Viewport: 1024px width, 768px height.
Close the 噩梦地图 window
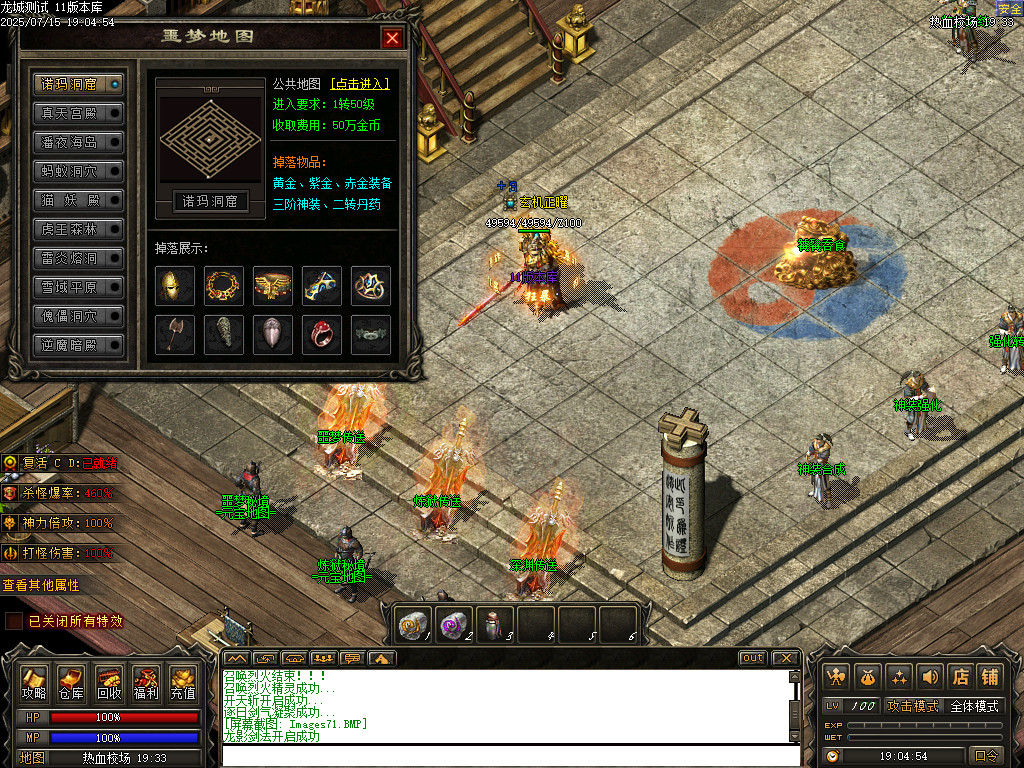tap(392, 38)
